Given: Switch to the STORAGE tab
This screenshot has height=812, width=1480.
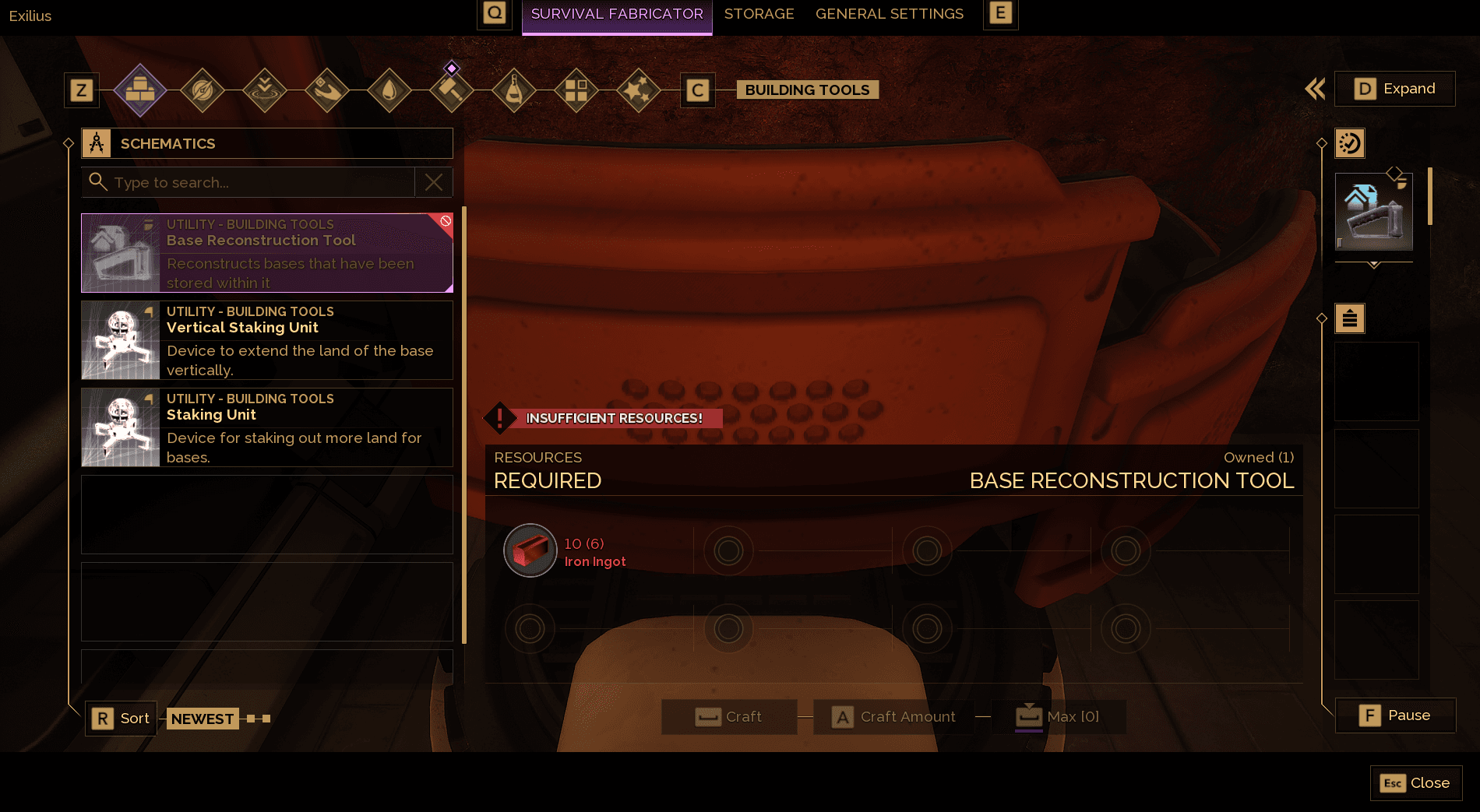Looking at the screenshot, I should (759, 13).
